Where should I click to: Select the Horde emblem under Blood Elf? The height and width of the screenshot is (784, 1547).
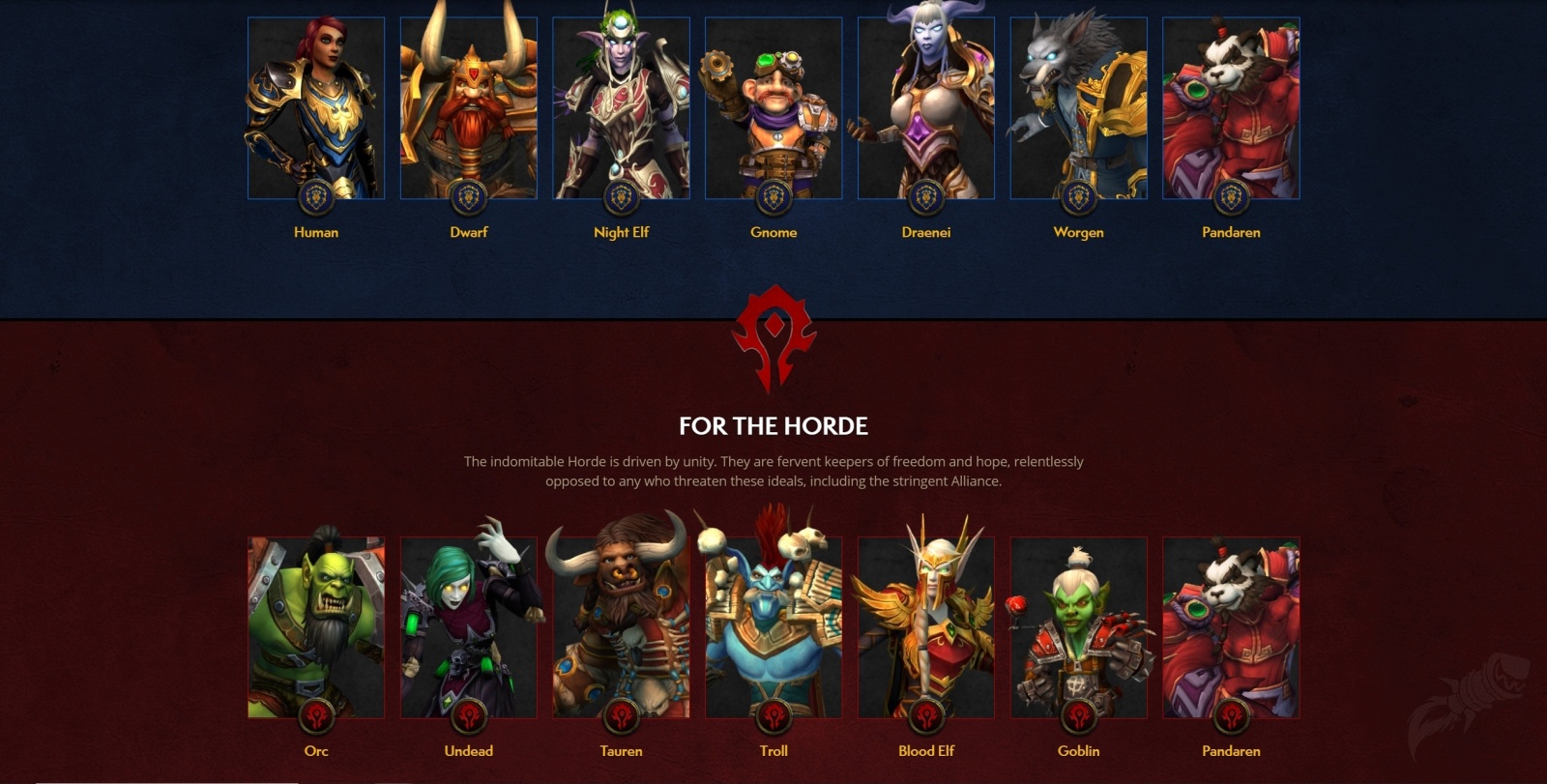[x=925, y=717]
